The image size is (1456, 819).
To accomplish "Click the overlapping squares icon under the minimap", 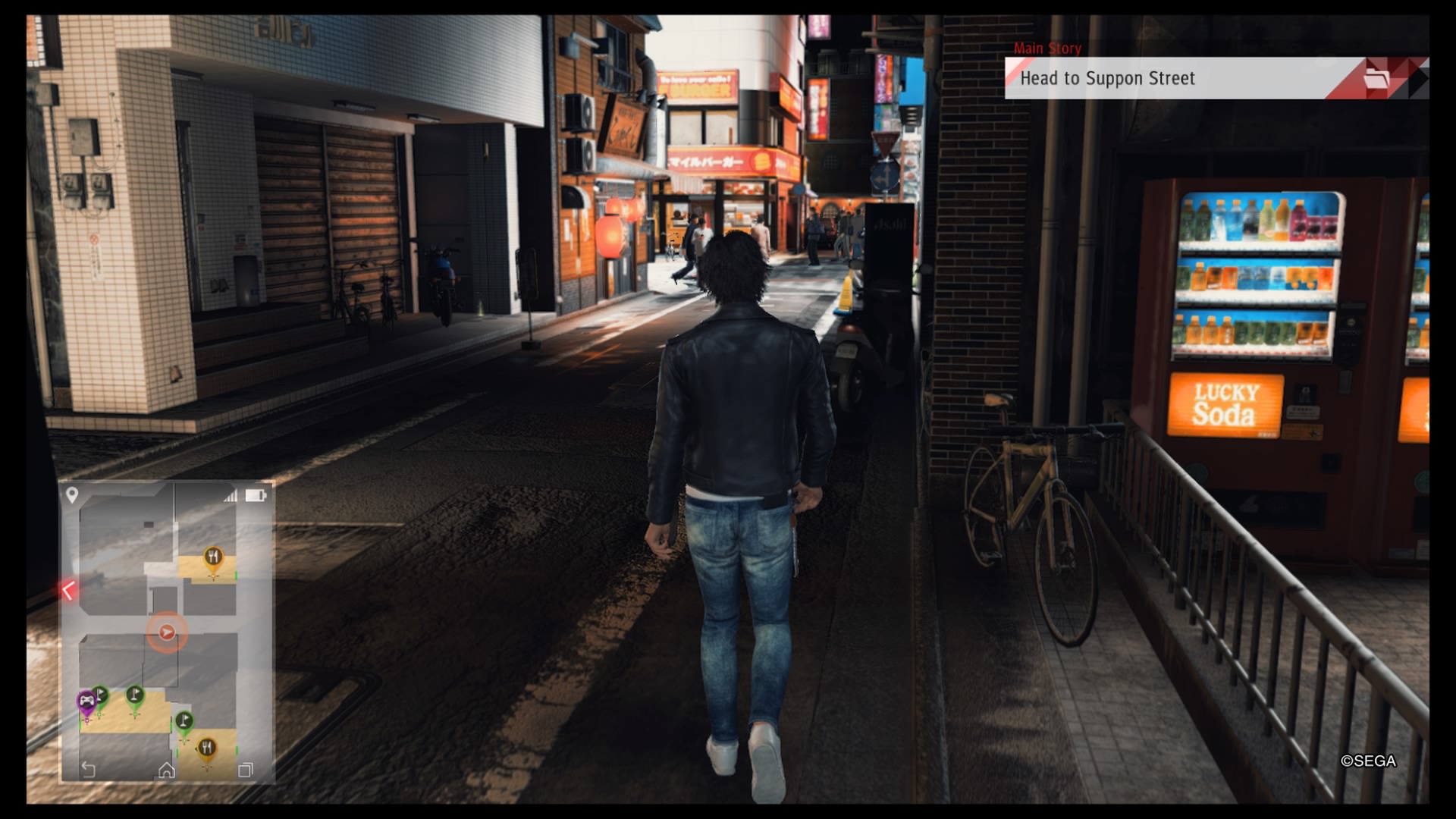I will pos(244,770).
